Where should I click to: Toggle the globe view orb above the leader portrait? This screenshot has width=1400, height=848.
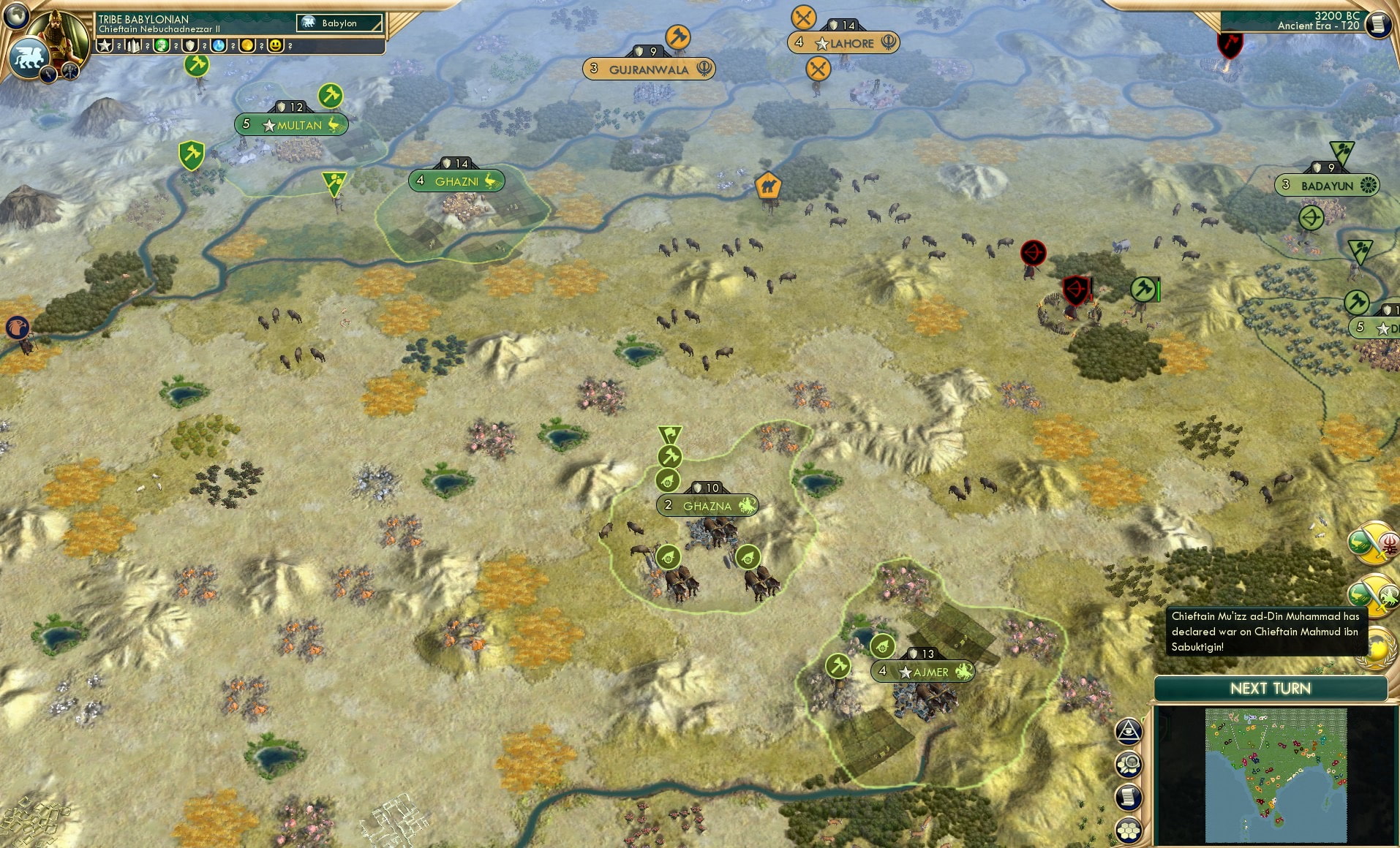[x=16, y=16]
